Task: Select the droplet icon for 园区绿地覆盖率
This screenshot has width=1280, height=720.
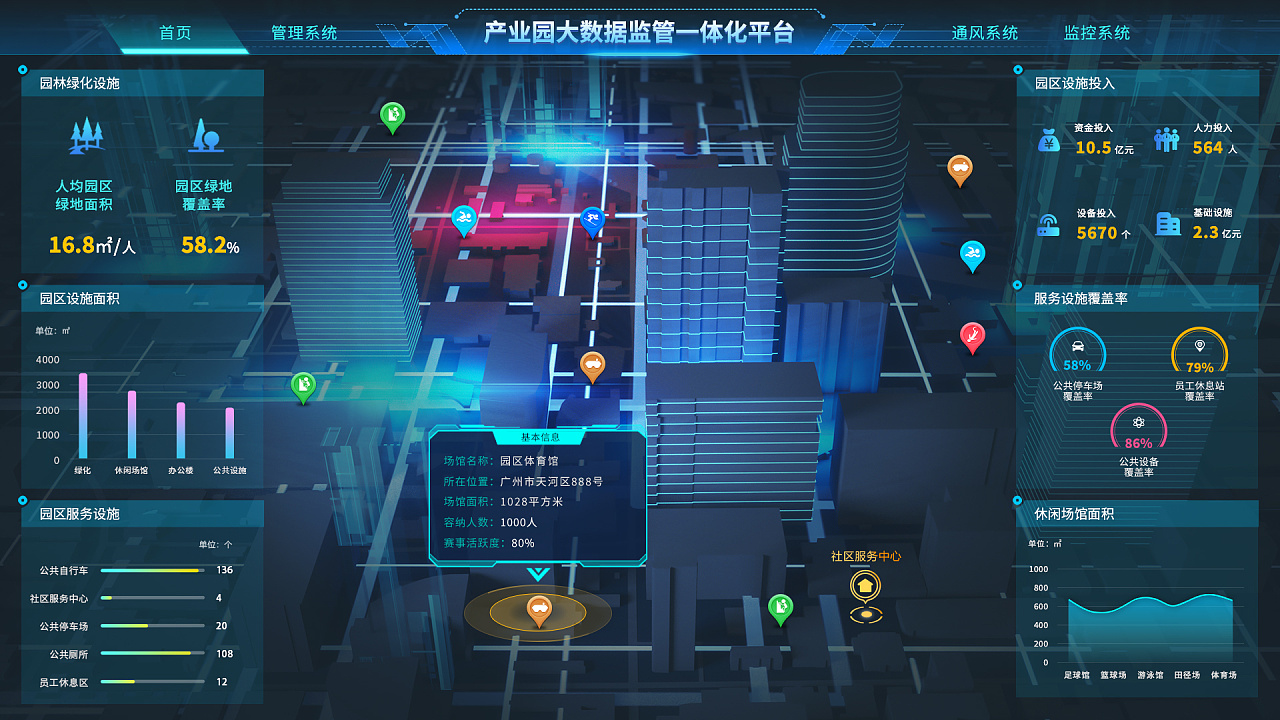Action: point(206,135)
